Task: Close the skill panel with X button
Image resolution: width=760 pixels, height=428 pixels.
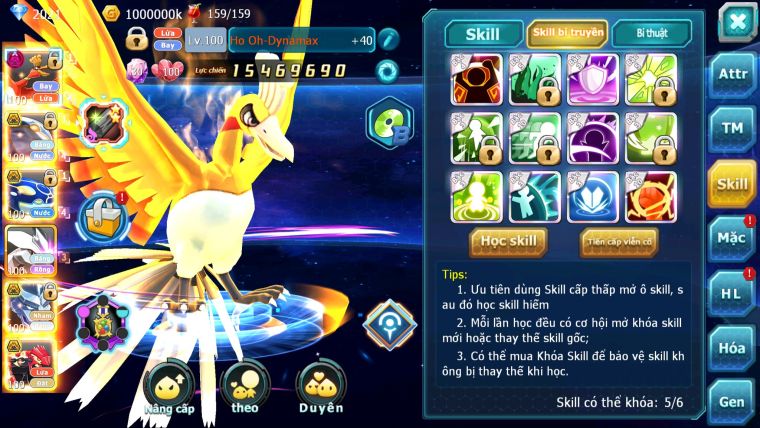Action: 737,22
